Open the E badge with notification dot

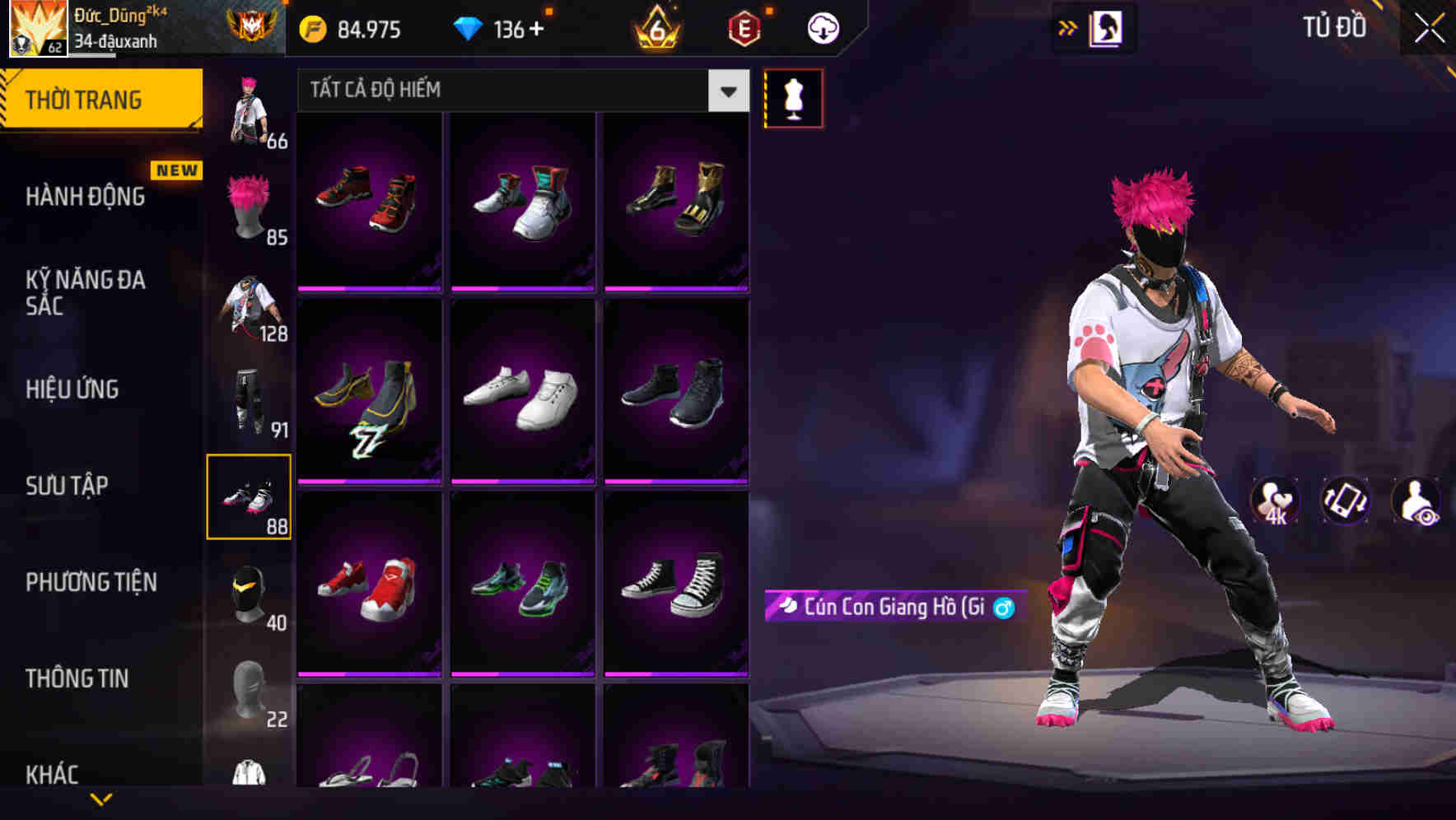tap(744, 27)
